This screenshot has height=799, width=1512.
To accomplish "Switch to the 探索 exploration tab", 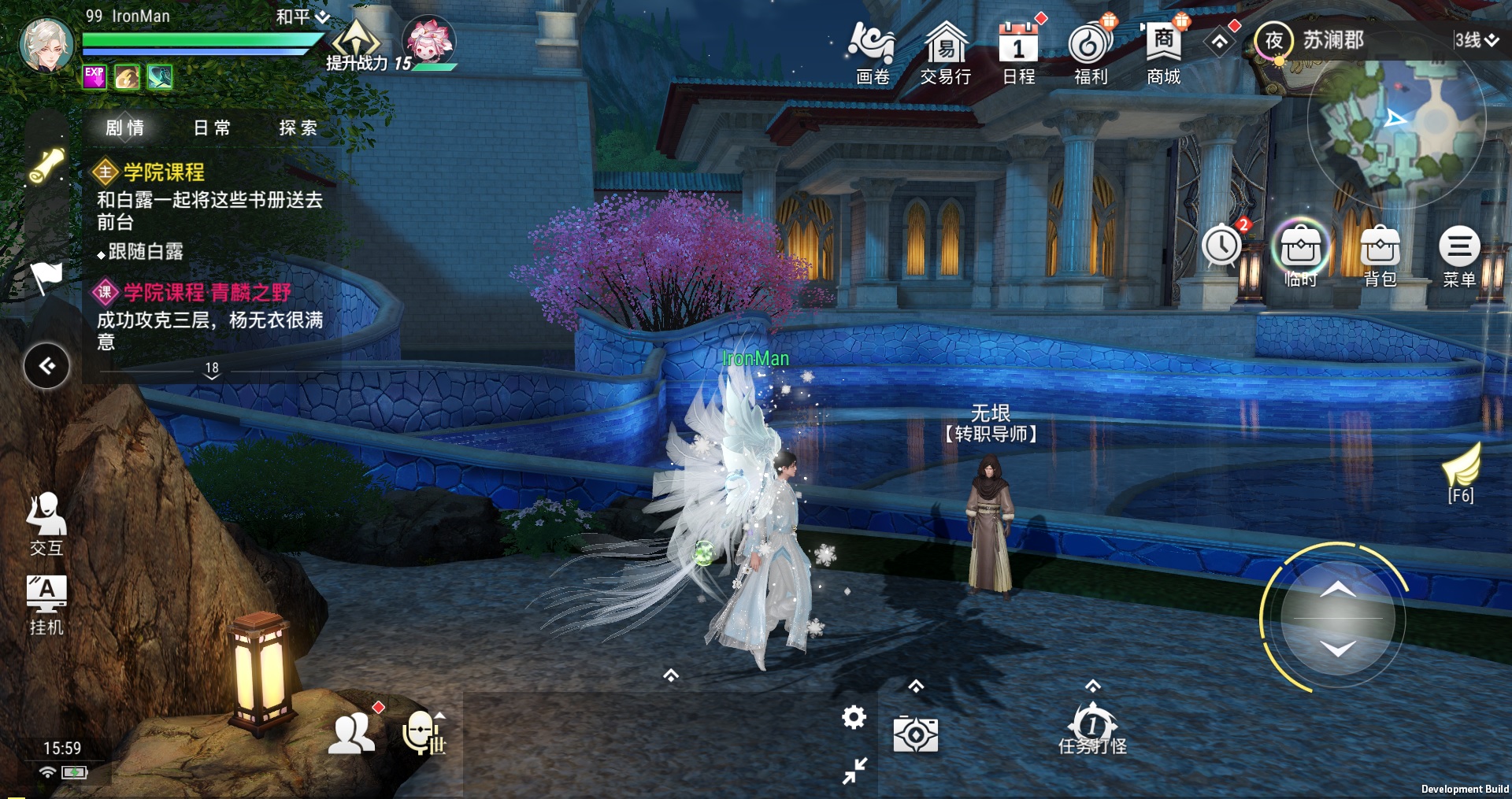I will coord(298,128).
